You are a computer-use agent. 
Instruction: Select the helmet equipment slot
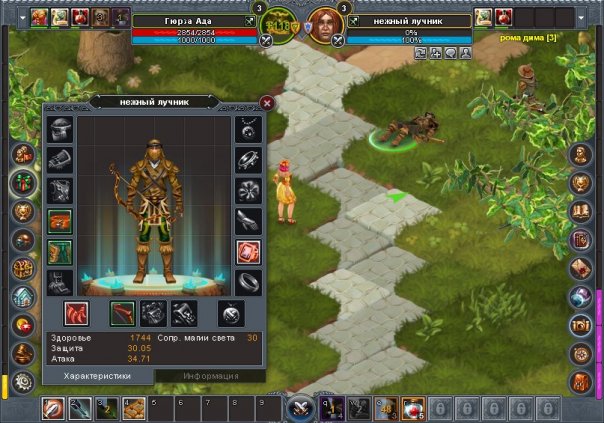(59, 129)
